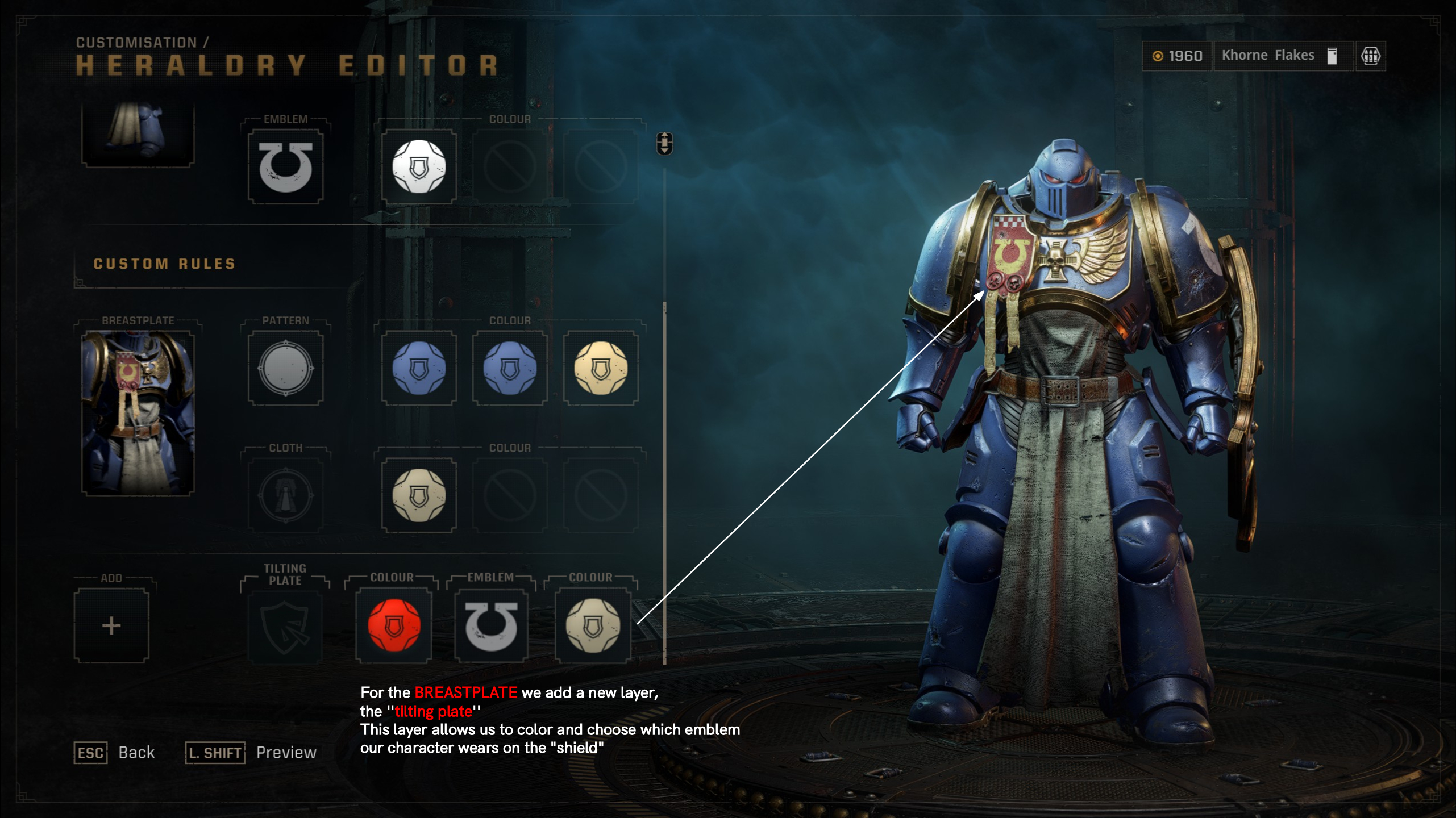Viewport: 1456px width, 818px height.
Task: Click the scroll-down arrow on the layer scrollbar
Action: point(664,149)
